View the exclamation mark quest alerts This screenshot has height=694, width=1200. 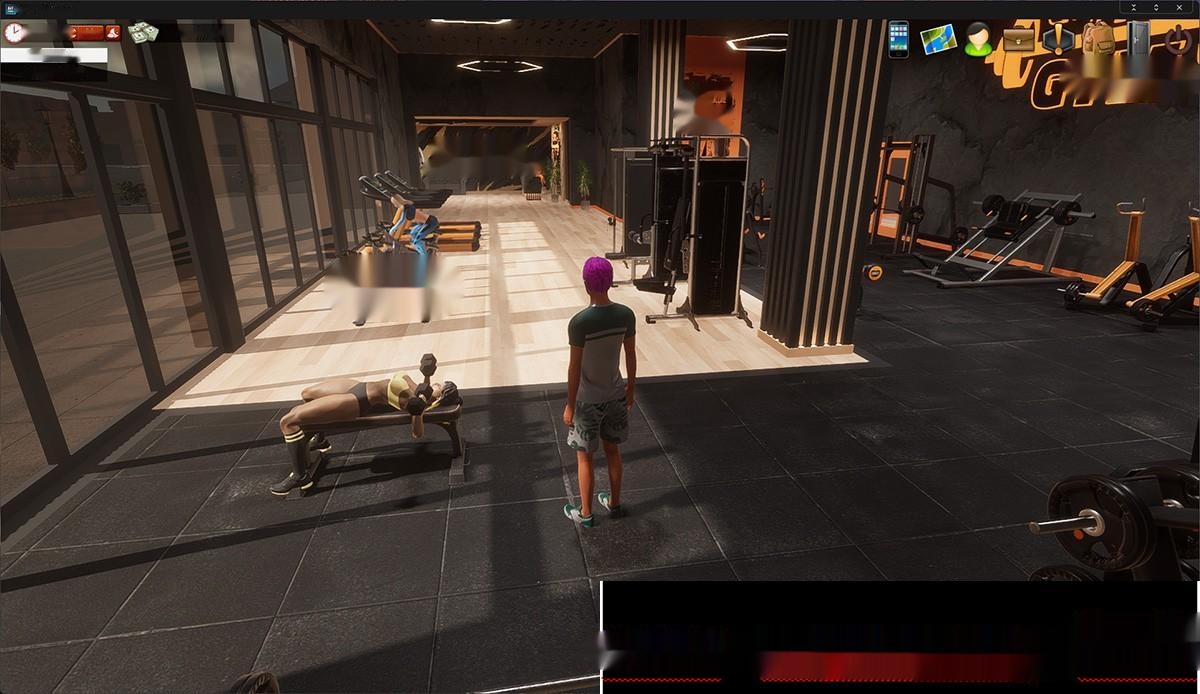pos(1058,40)
